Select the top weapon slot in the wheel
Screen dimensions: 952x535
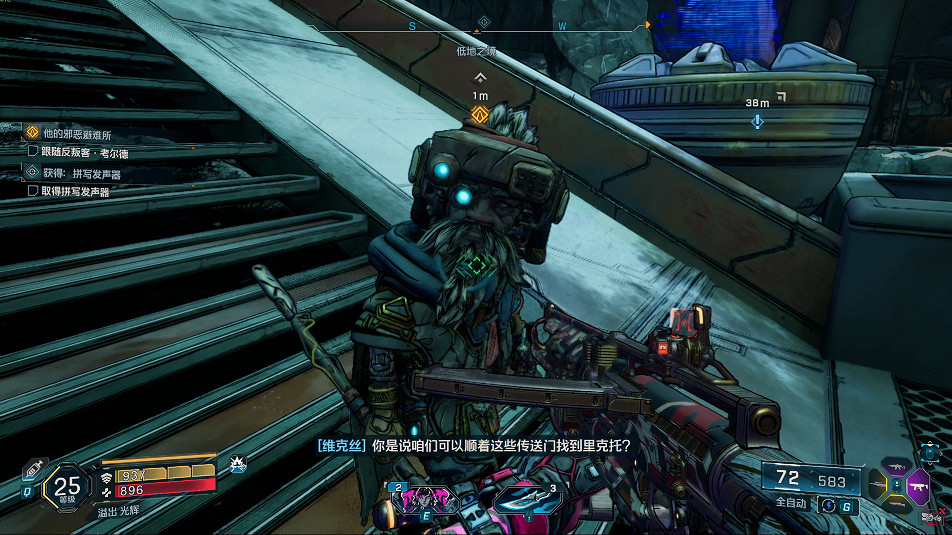click(x=896, y=466)
